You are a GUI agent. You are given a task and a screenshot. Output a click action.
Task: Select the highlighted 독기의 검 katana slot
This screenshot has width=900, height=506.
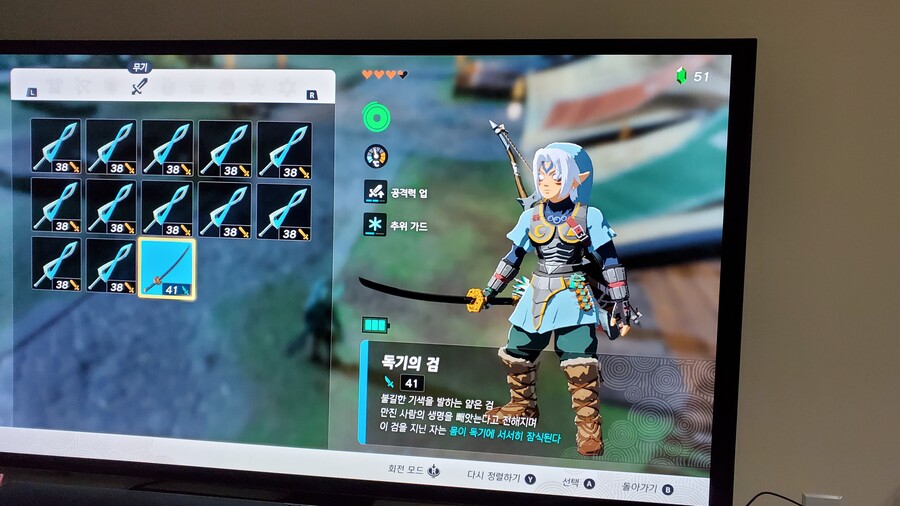[x=166, y=268]
